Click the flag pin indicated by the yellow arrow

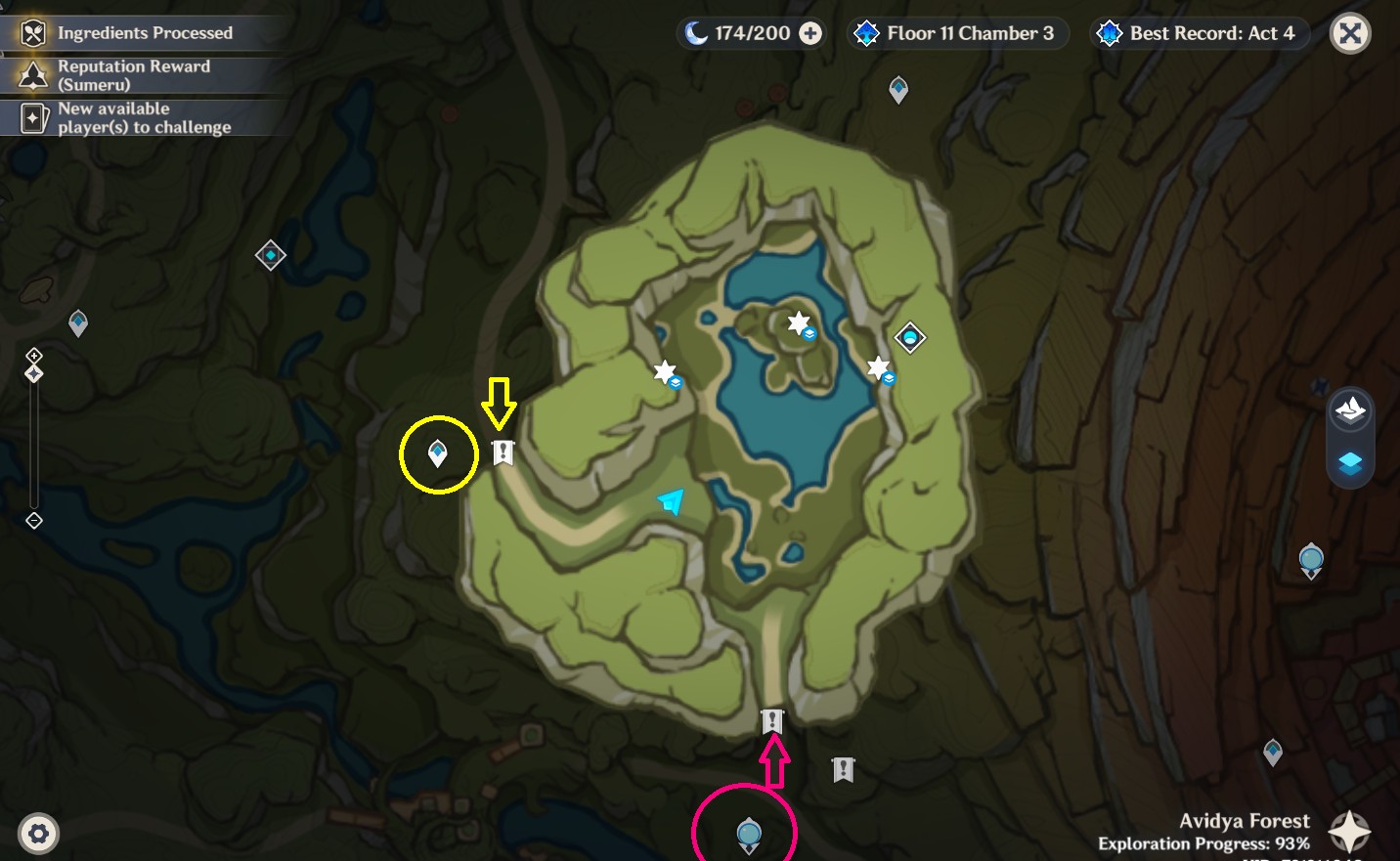click(502, 452)
